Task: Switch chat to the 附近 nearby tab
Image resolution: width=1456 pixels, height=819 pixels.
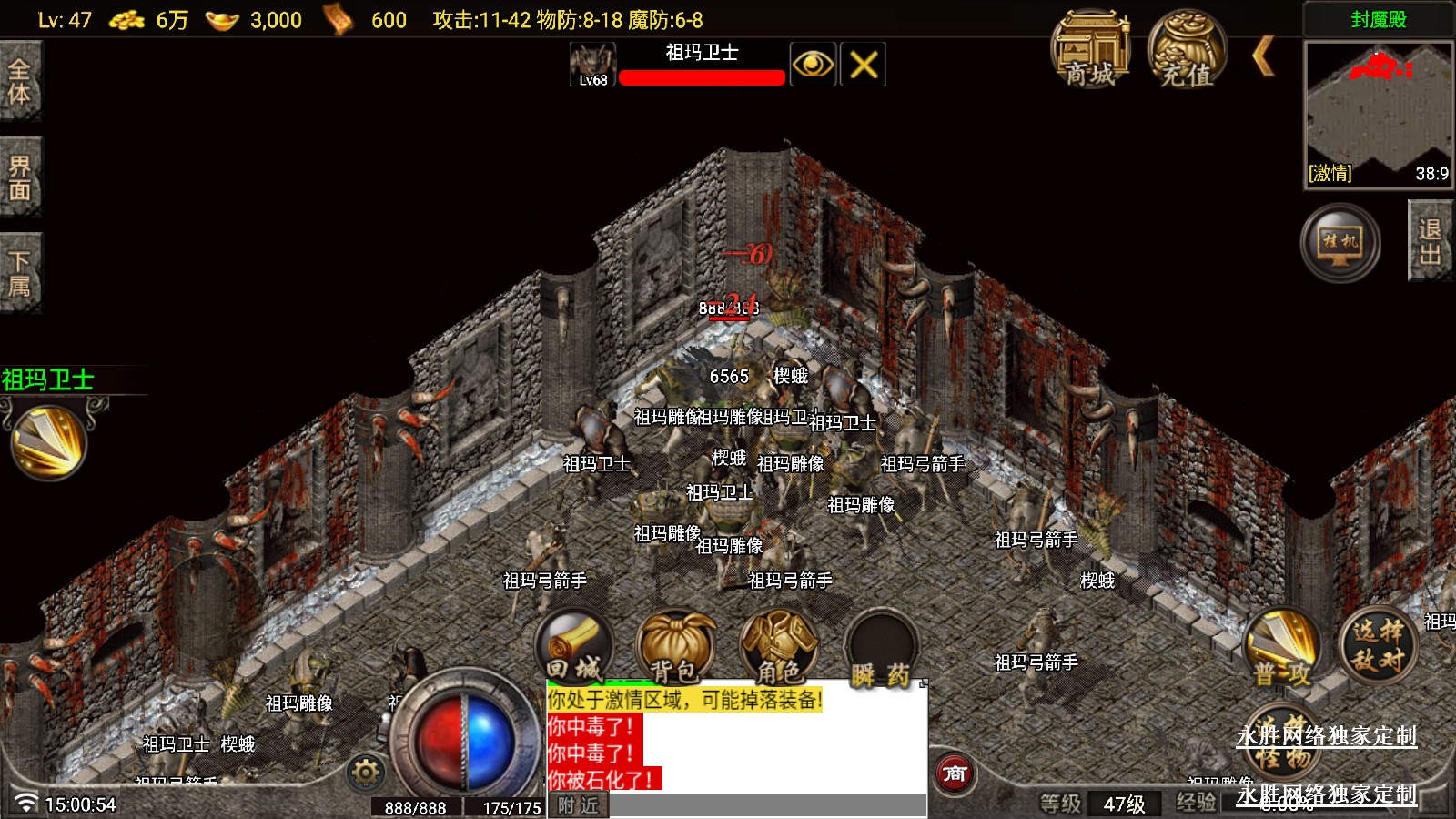Action: pos(578,805)
